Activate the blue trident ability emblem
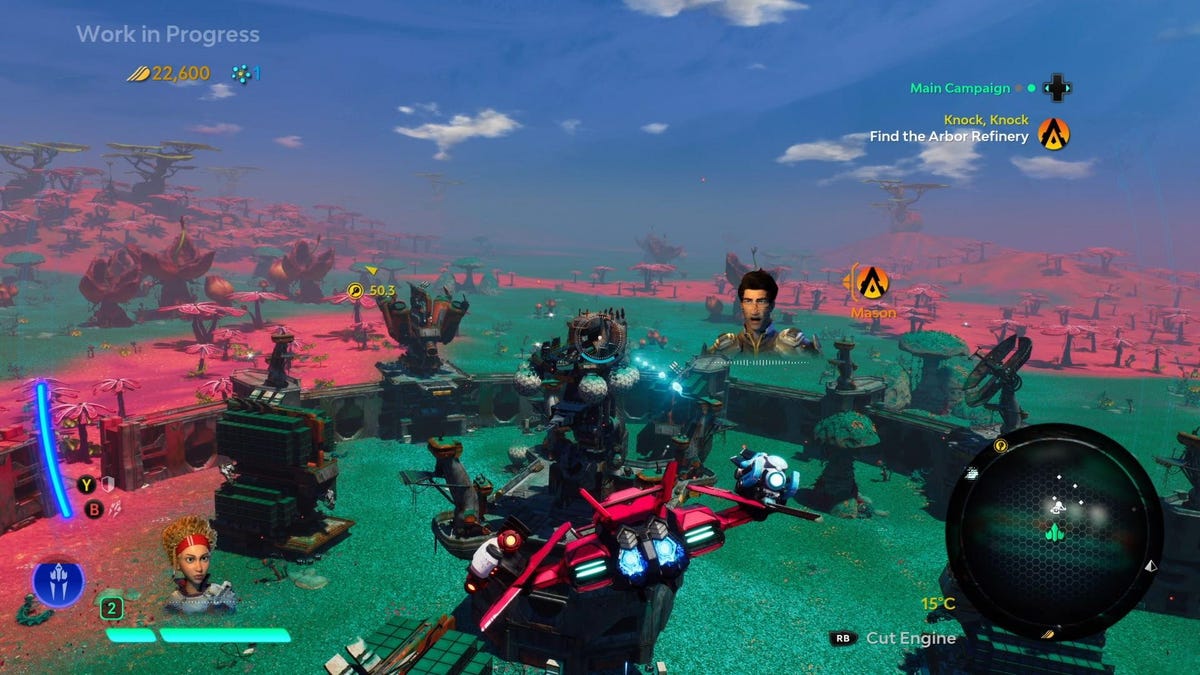The image size is (1200, 675). click(x=58, y=584)
